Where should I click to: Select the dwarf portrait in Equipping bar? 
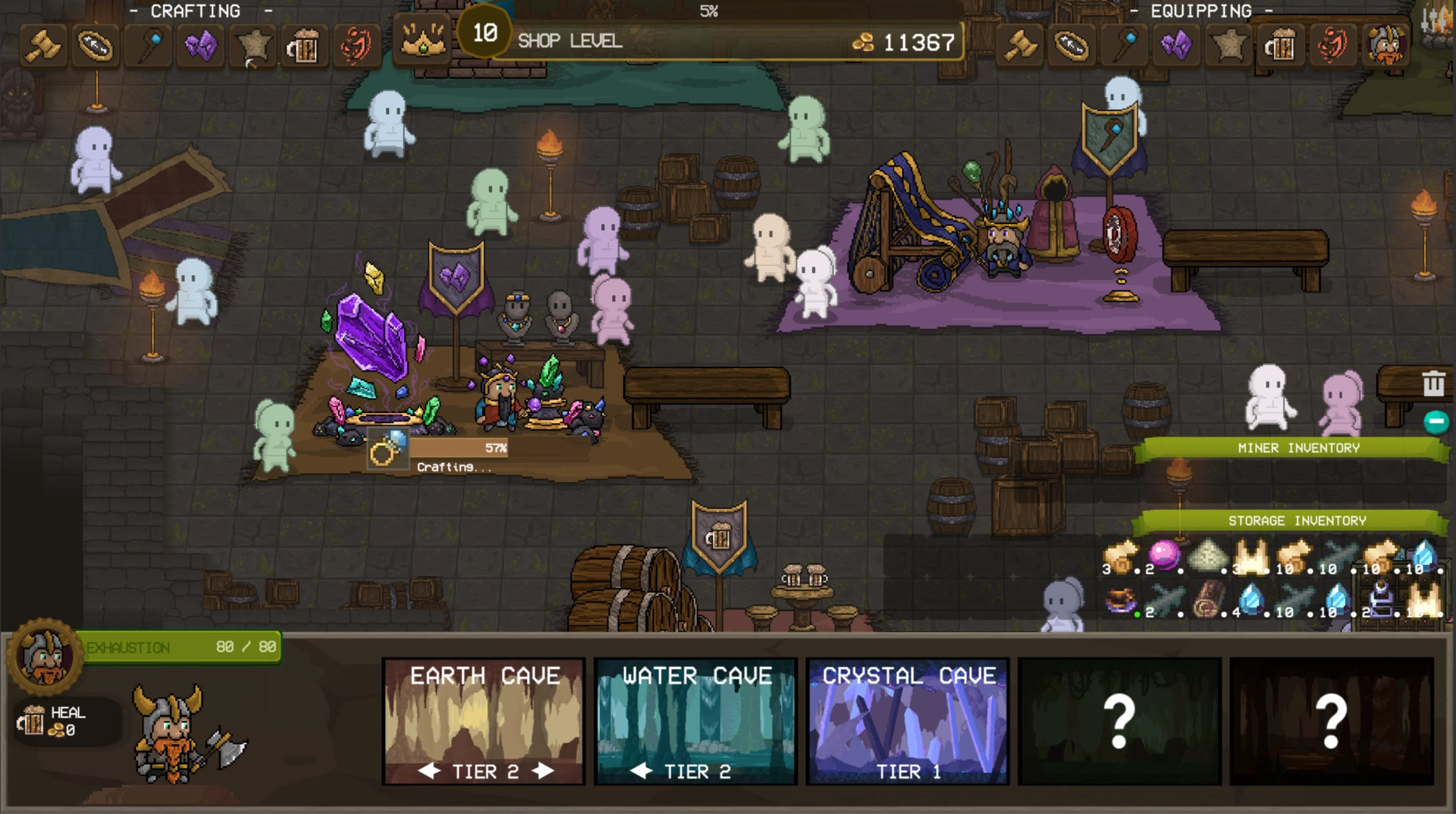click(x=1385, y=44)
